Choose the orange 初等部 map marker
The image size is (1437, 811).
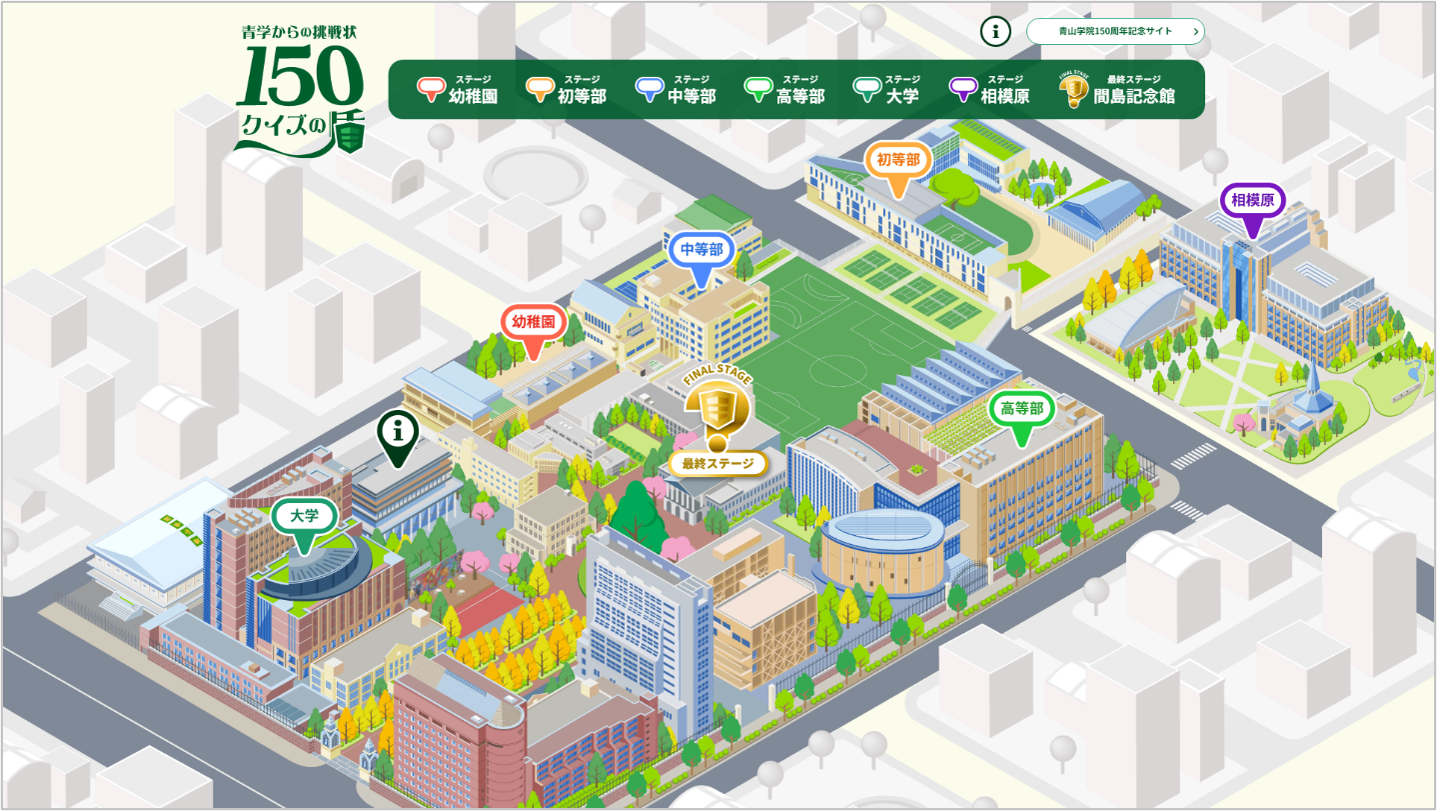pyautogui.click(x=898, y=161)
